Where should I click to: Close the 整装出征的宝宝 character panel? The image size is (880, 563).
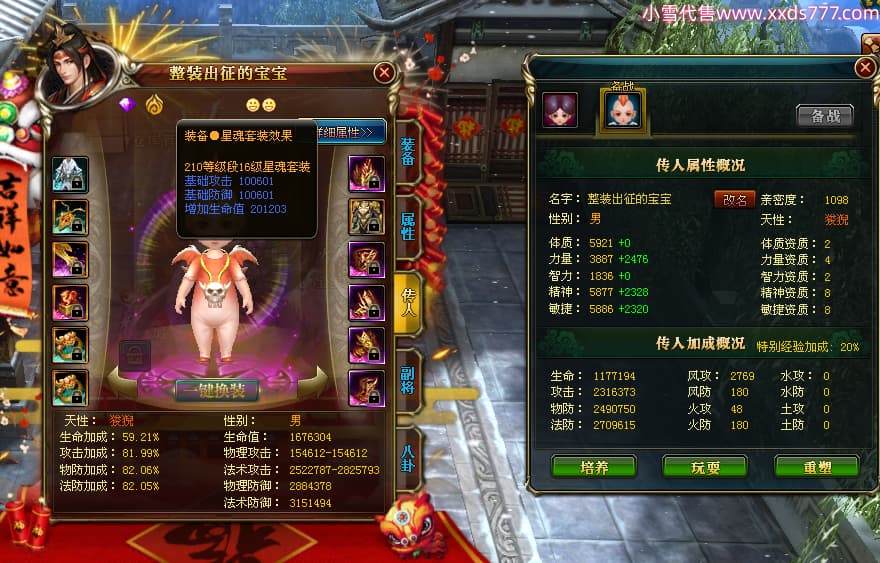384,72
